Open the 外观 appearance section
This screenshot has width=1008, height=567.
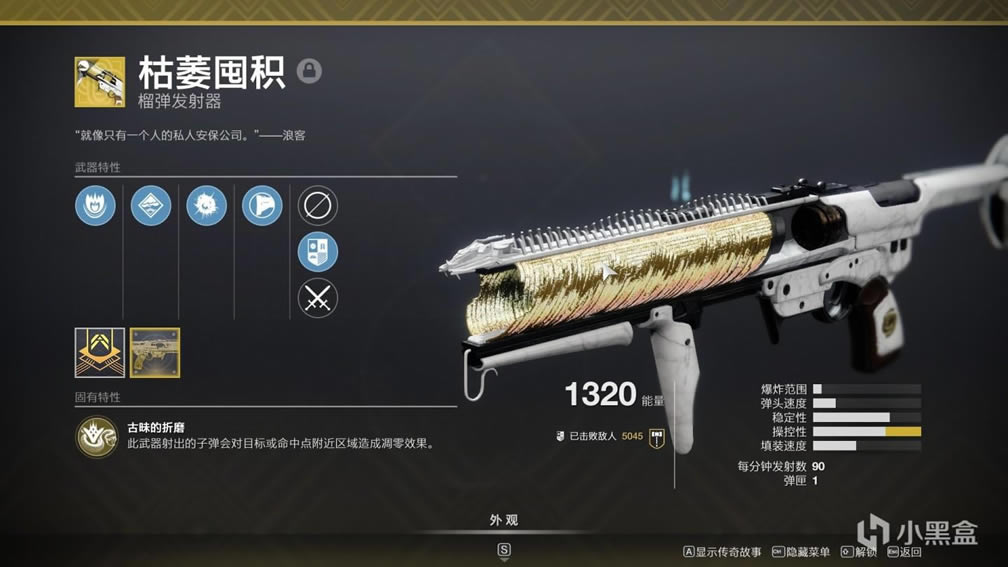[x=504, y=520]
